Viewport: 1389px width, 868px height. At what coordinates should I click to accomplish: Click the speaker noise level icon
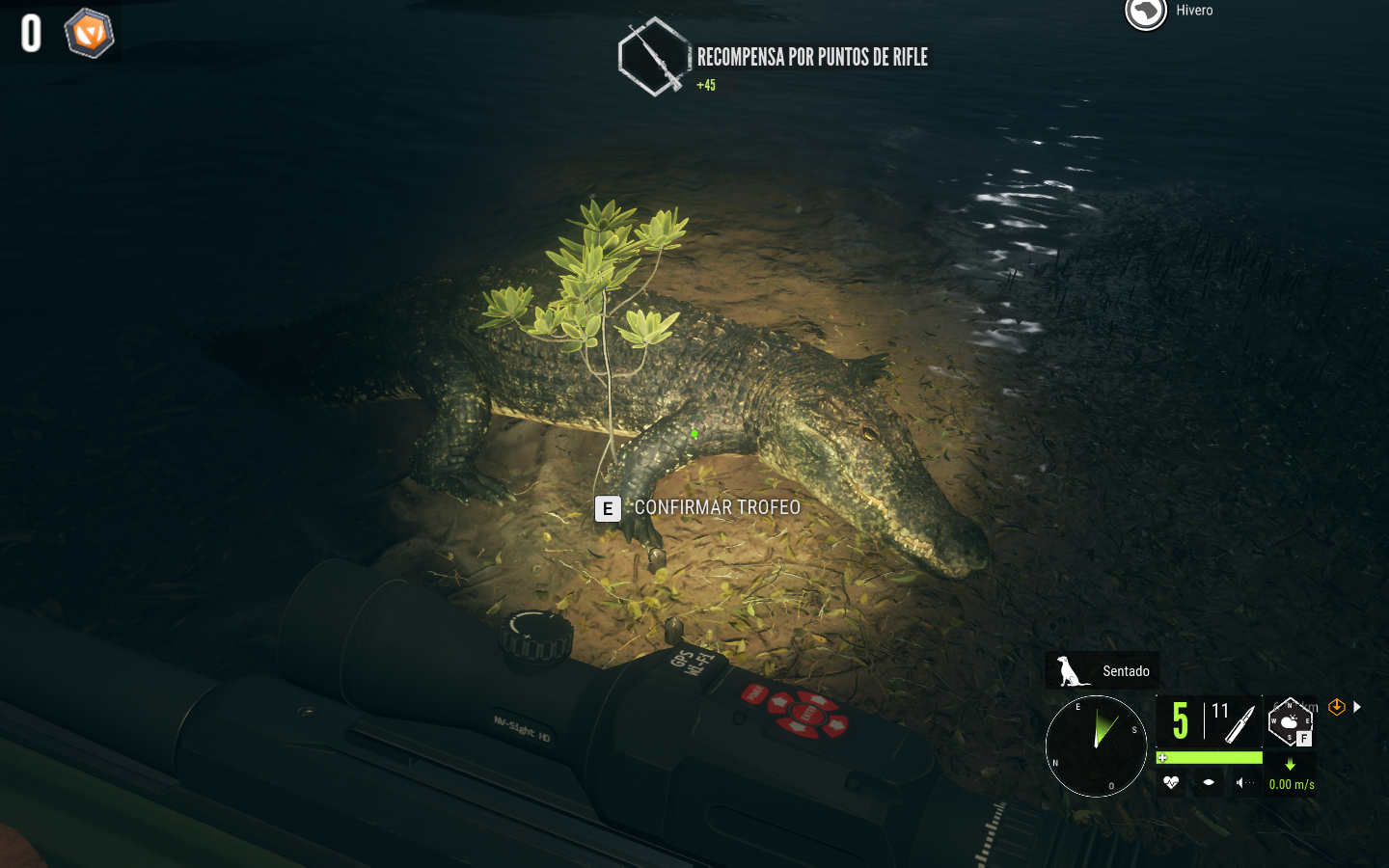[1243, 783]
